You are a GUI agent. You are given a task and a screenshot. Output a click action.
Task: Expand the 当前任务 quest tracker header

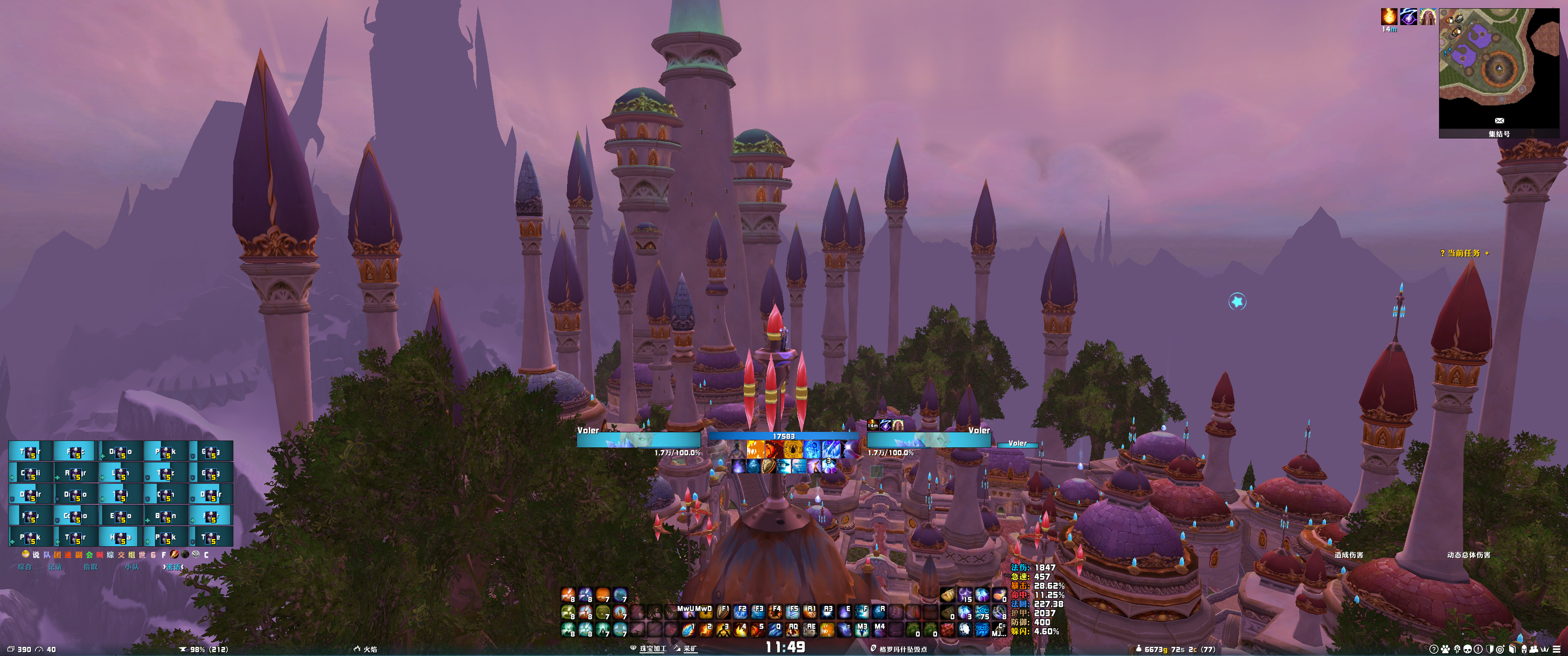click(1464, 253)
